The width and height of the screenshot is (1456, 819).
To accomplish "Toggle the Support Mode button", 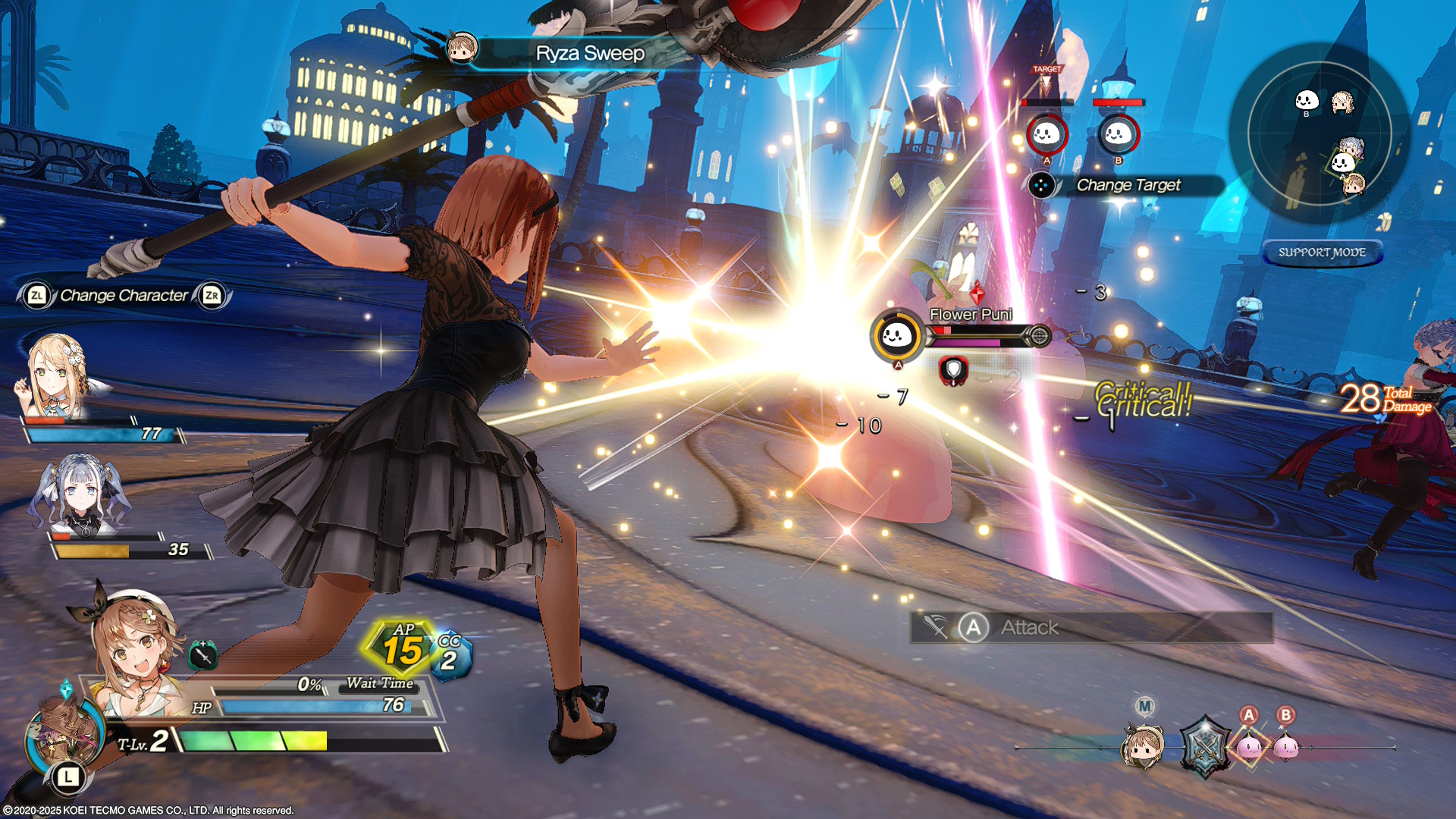I will (x=1322, y=253).
